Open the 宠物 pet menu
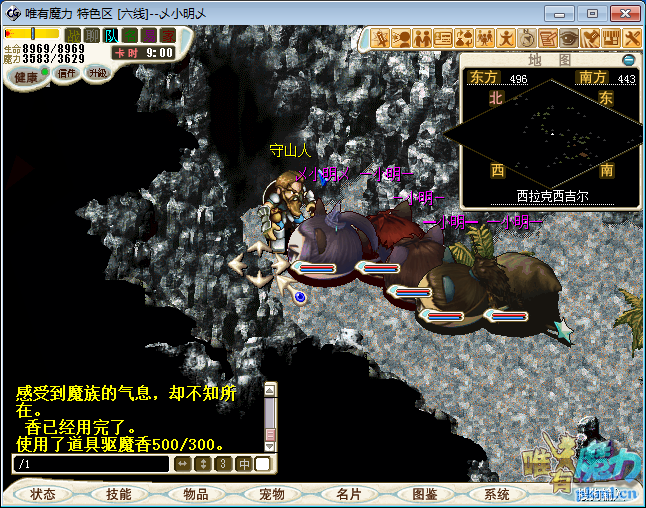646x508 pixels. pyautogui.click(x=271, y=494)
